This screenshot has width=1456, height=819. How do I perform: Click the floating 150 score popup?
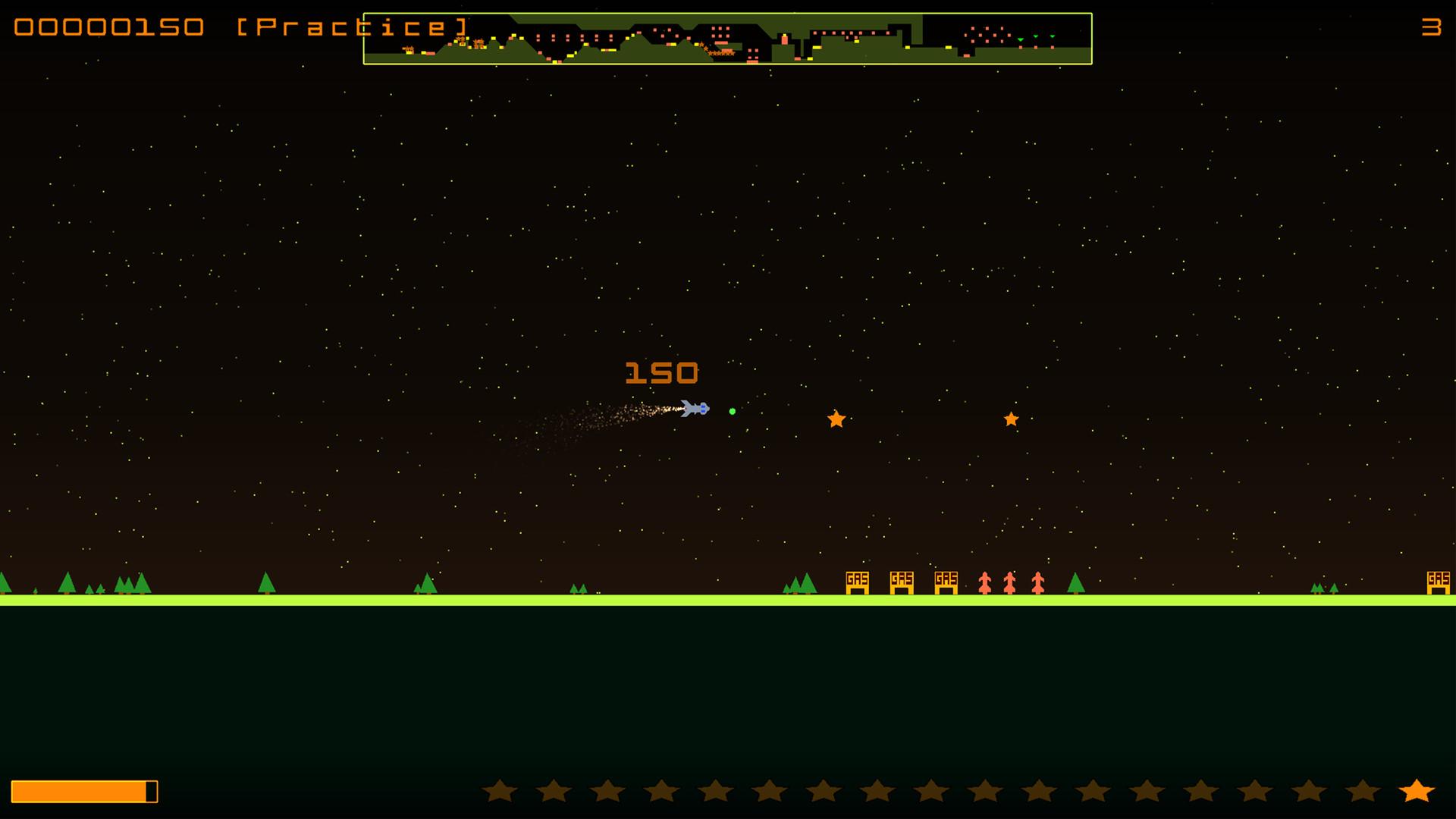click(661, 372)
